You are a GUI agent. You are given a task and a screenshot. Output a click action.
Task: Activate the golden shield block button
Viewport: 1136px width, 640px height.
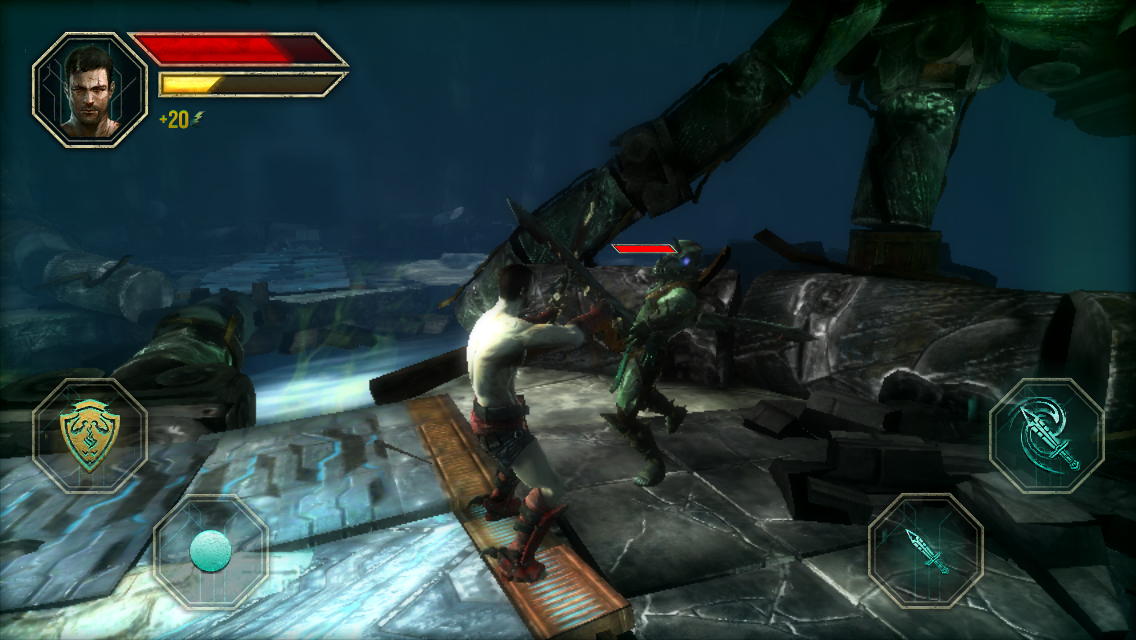pyautogui.click(x=90, y=436)
